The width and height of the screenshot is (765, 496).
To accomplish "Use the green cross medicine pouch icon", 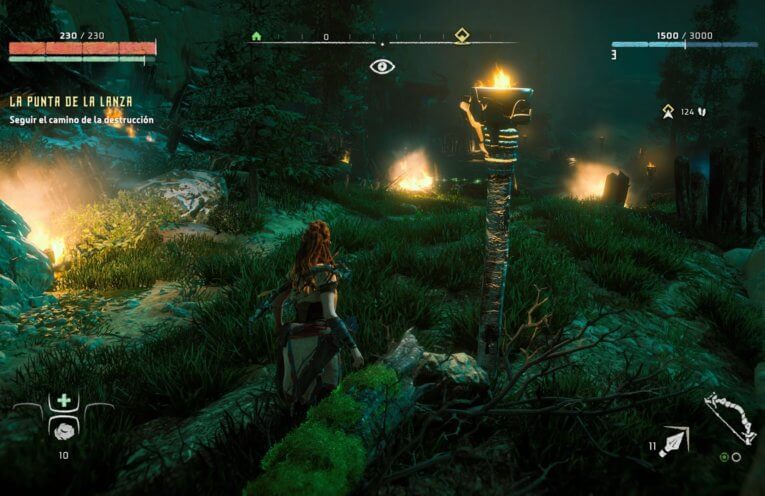I will 64,401.
